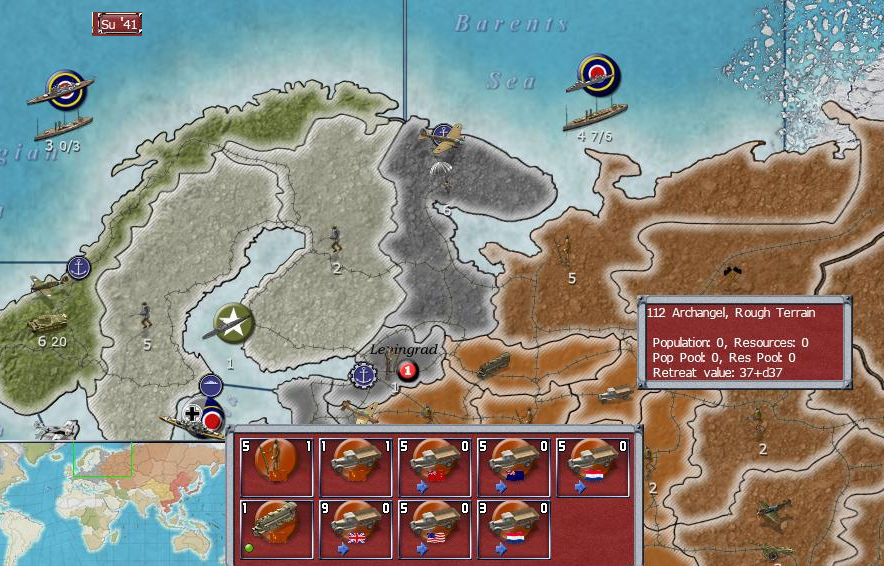Click the red number 1 marker at Leningrad

[406, 373]
